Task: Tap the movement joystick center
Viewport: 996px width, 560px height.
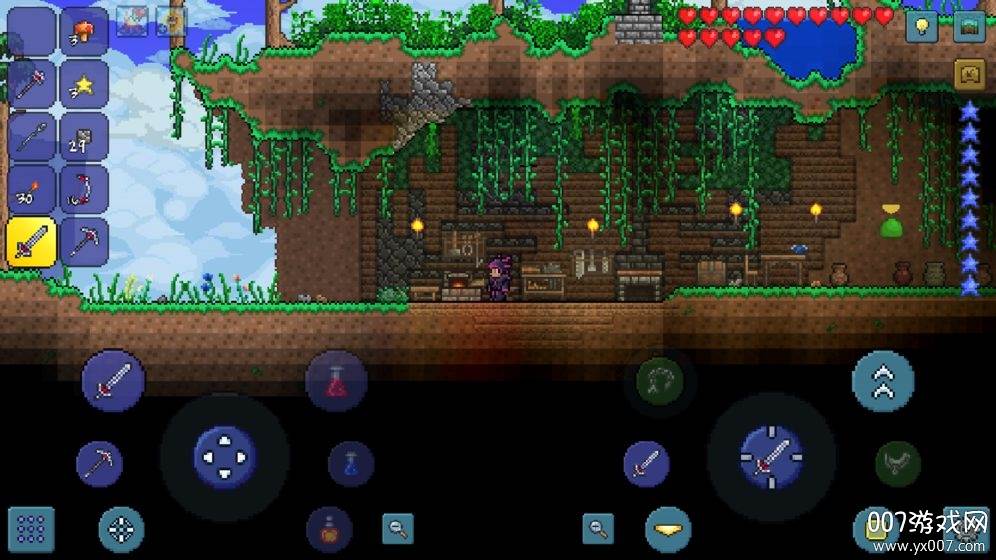Action: [x=225, y=458]
